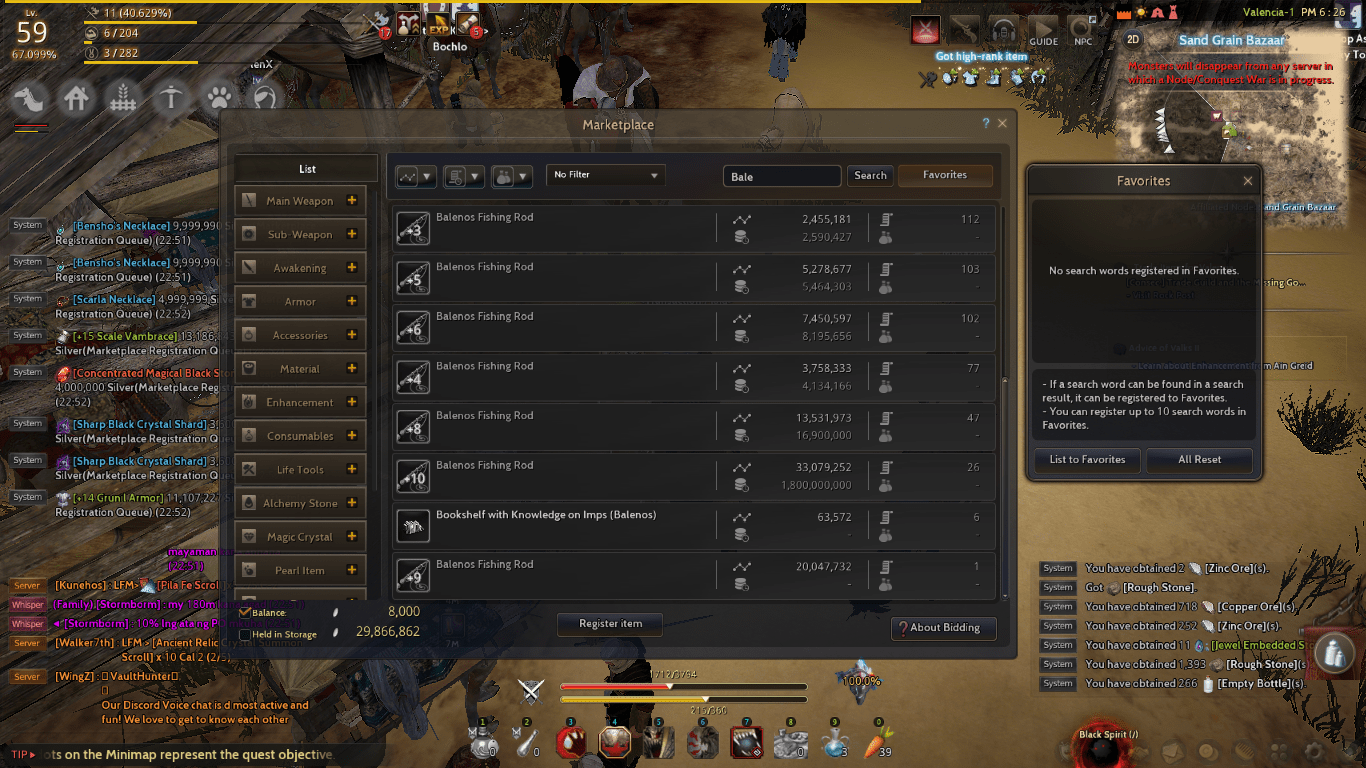This screenshot has height=768, width=1366.
Task: Click the Bale search input field
Action: pos(782,174)
